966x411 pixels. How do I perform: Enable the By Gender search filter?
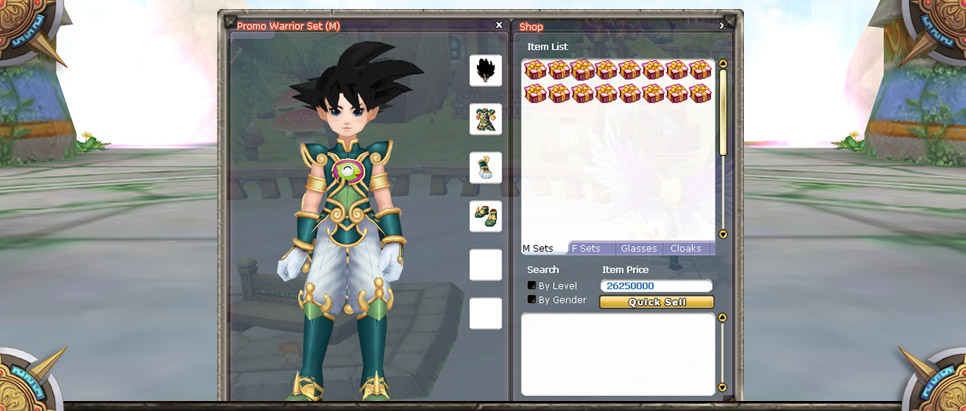532,300
